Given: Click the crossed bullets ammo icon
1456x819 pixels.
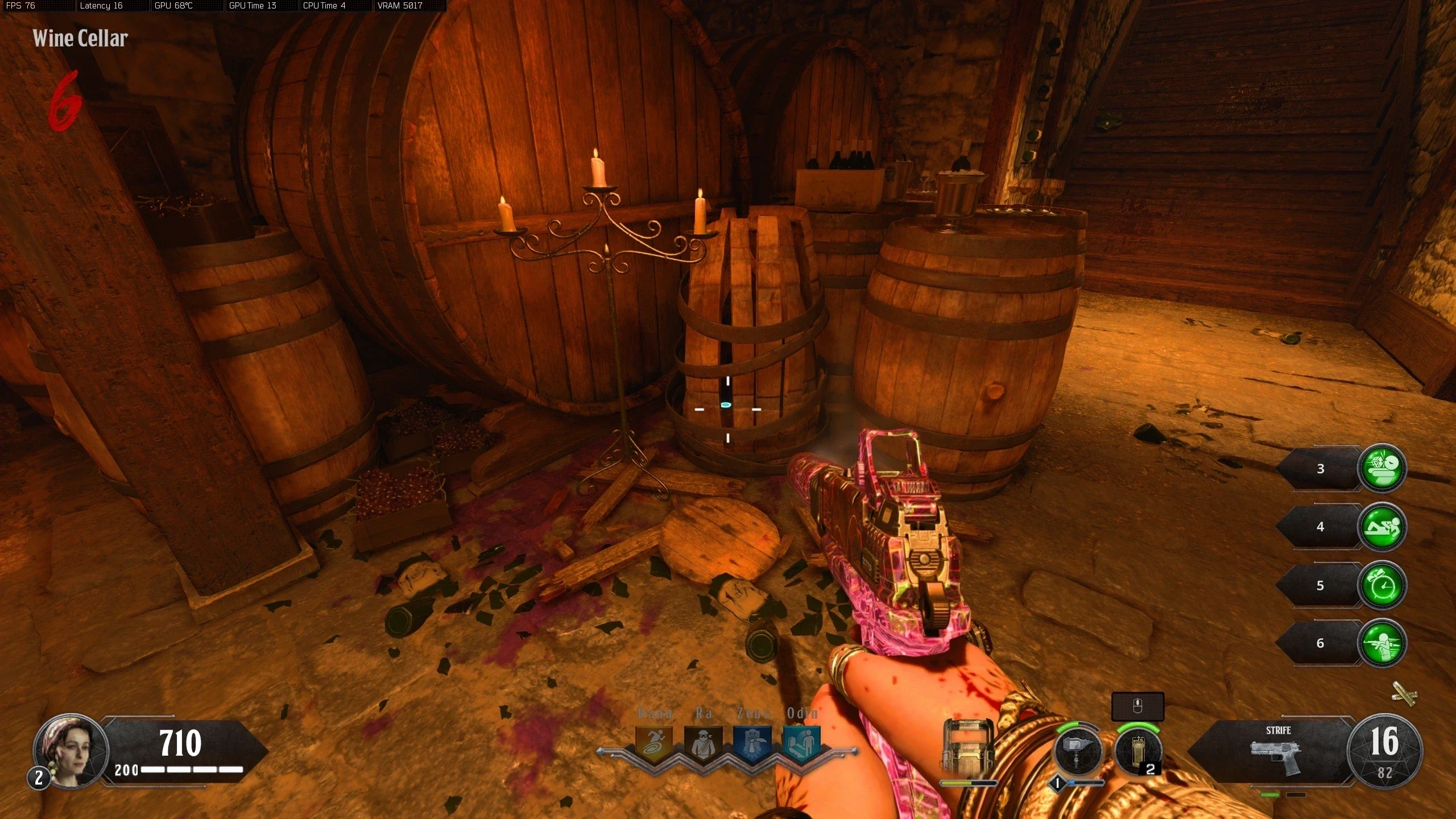Looking at the screenshot, I should 1404,693.
